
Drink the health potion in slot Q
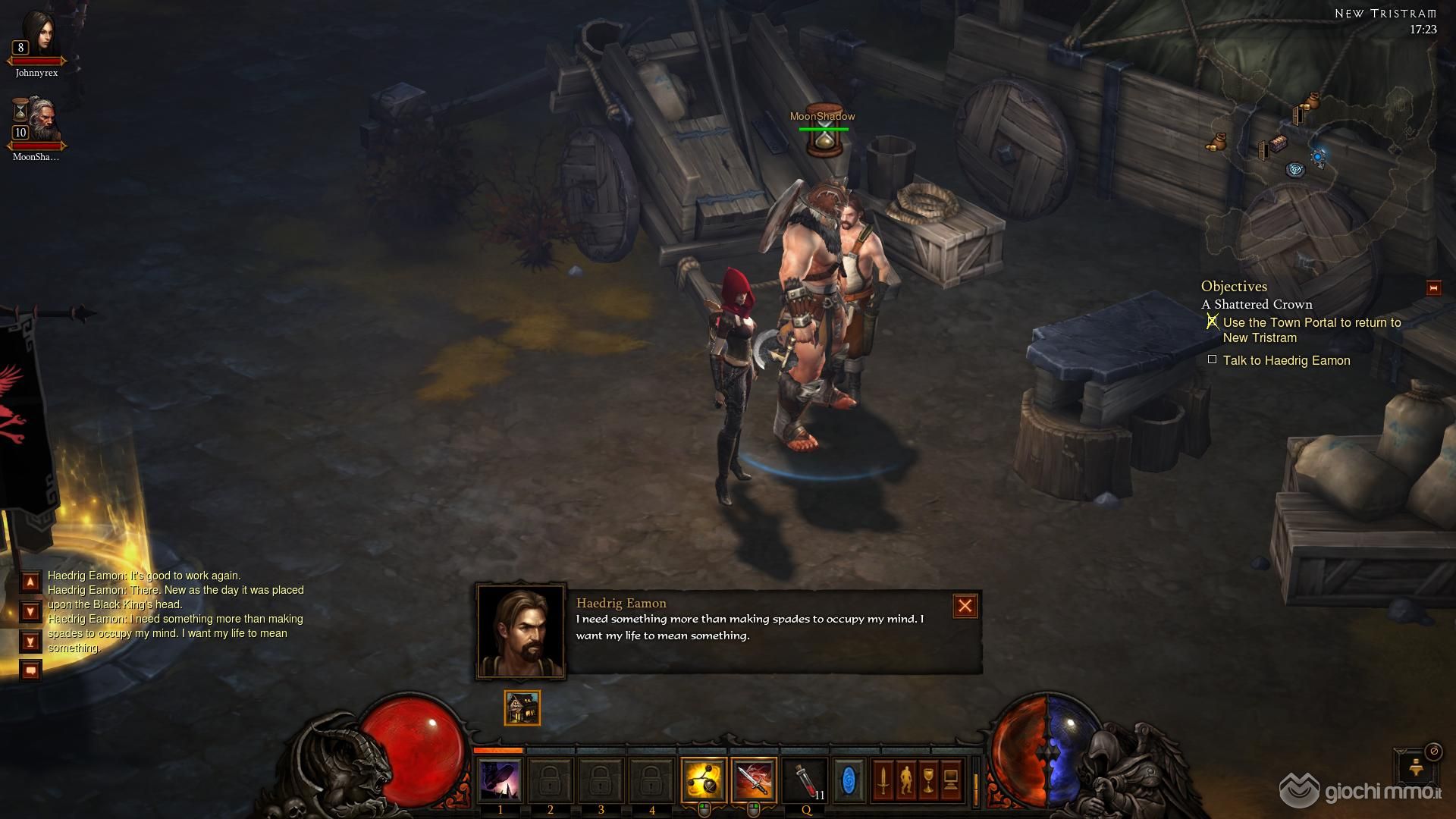(805, 780)
